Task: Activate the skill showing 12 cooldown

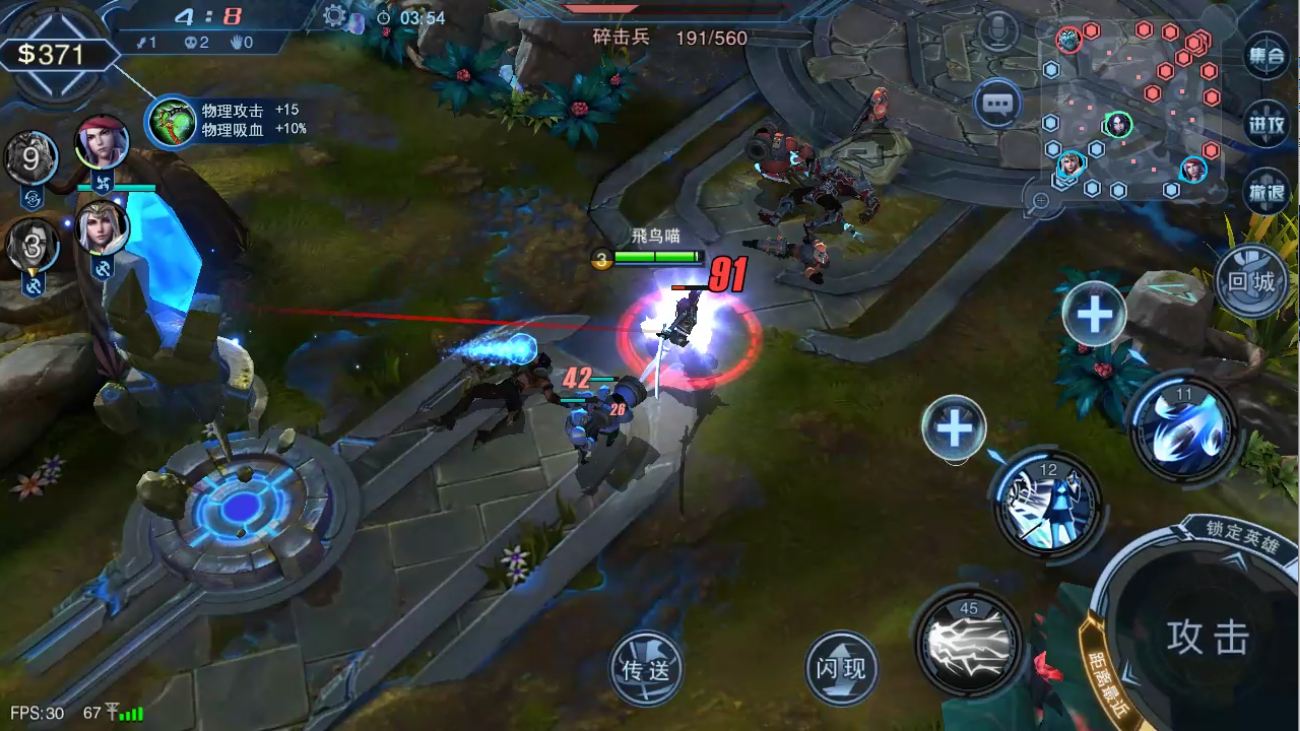Action: (1046, 503)
